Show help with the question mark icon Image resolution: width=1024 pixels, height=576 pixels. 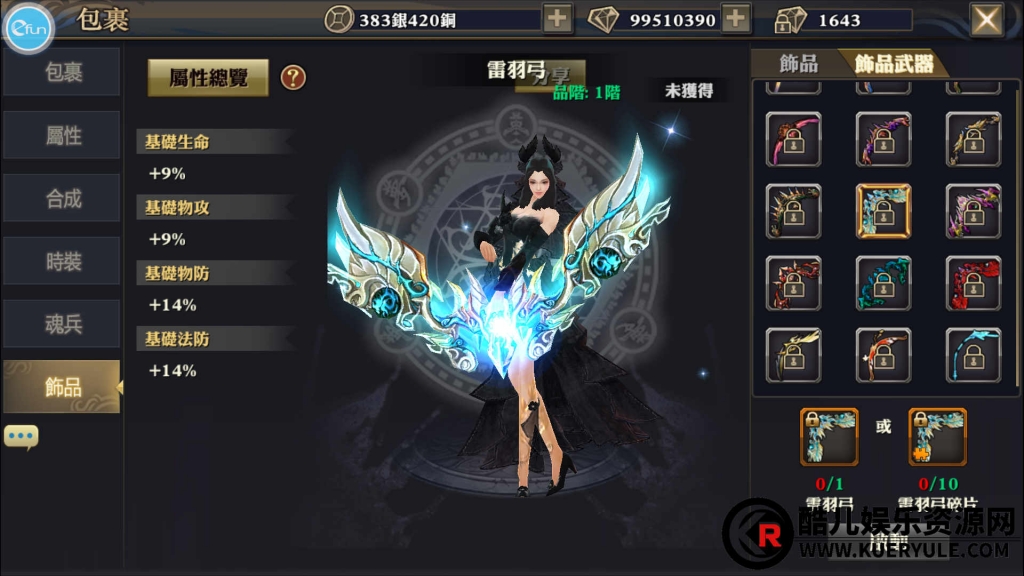click(x=293, y=77)
